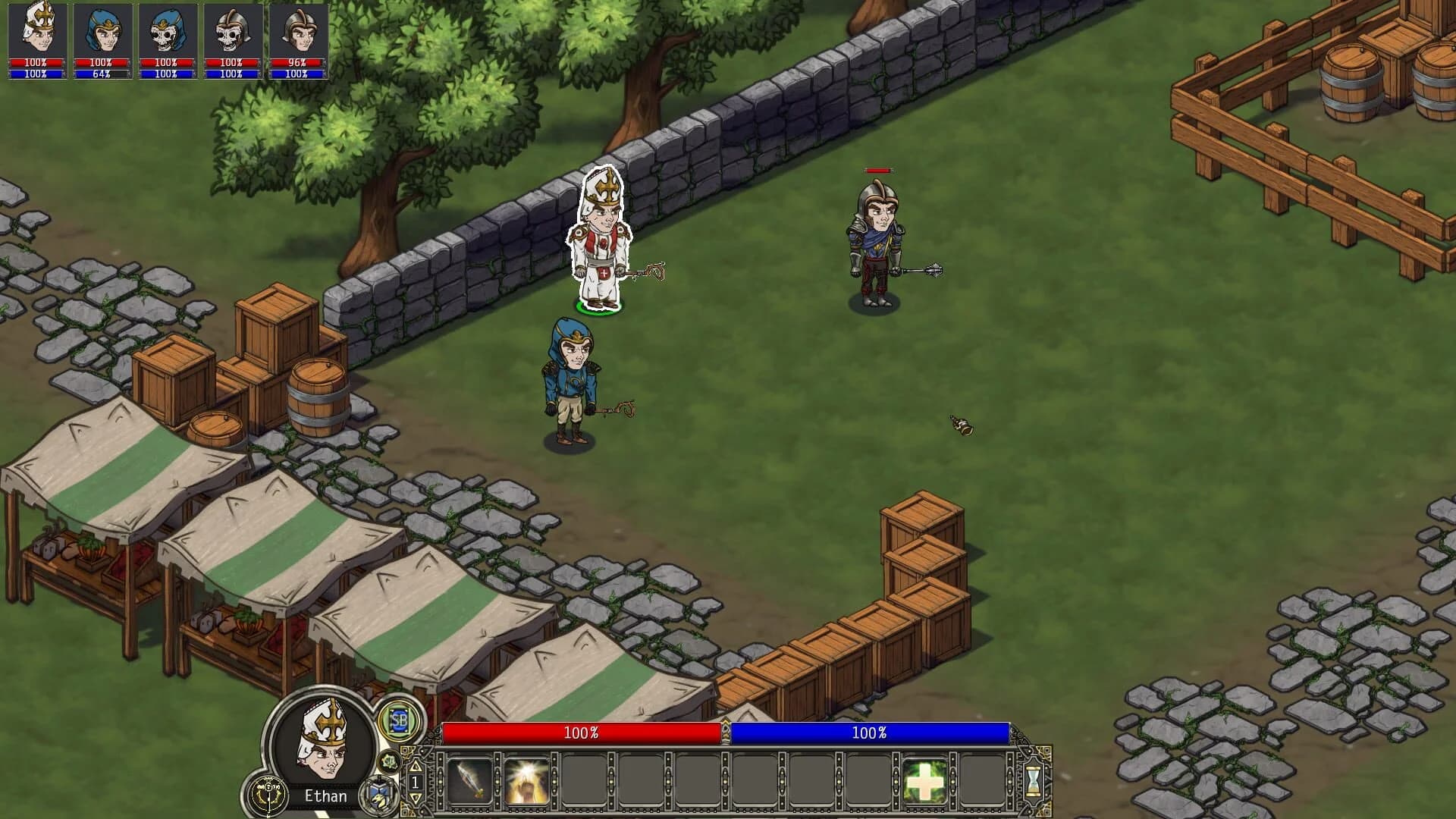This screenshot has width=1456, height=819.
Task: Click Ethan's blue mana bar at 100%
Action: pos(868,733)
